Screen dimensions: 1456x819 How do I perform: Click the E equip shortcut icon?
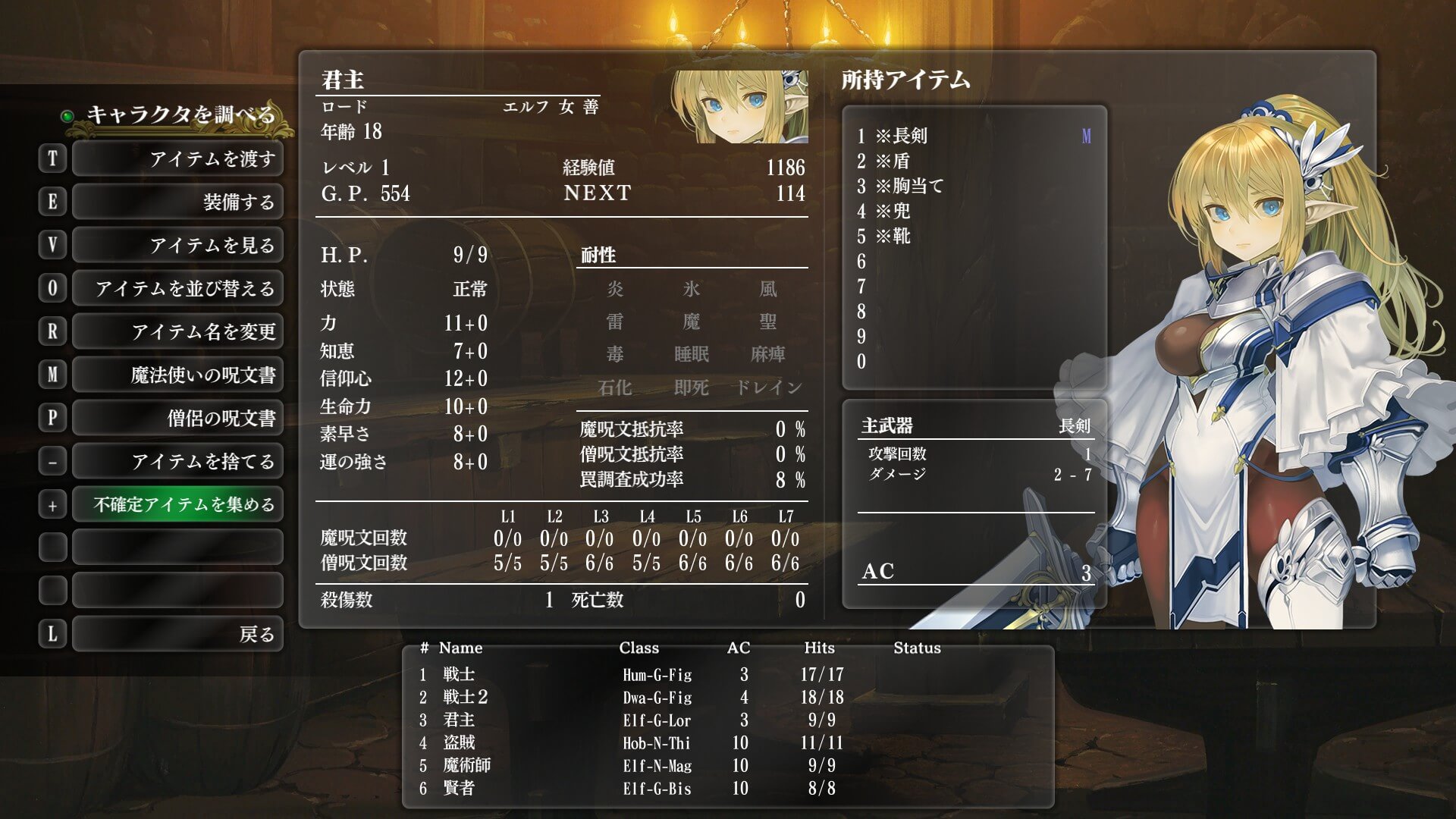tap(52, 202)
